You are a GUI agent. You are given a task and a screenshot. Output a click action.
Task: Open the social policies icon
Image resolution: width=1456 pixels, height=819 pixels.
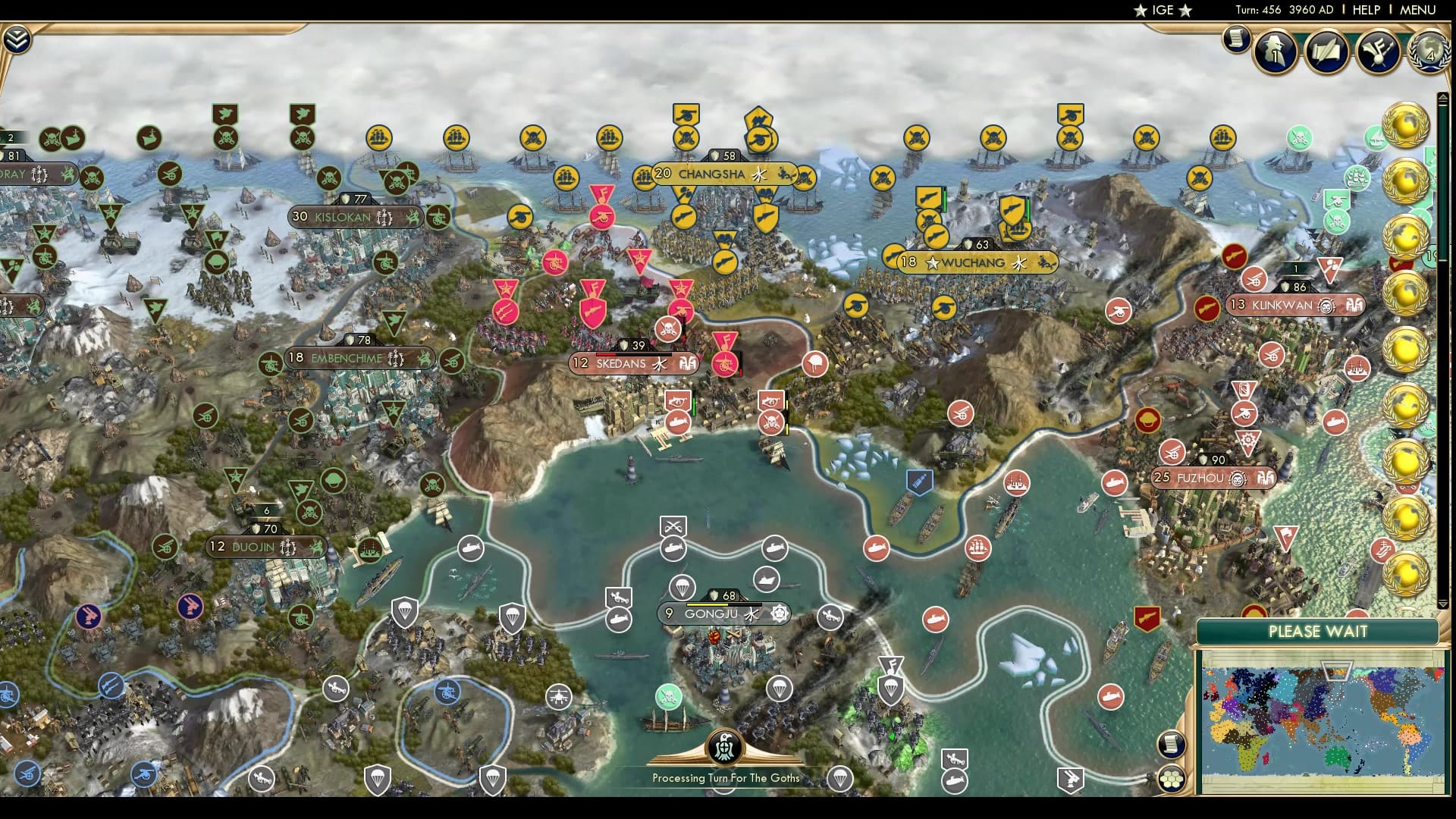[x=1326, y=52]
